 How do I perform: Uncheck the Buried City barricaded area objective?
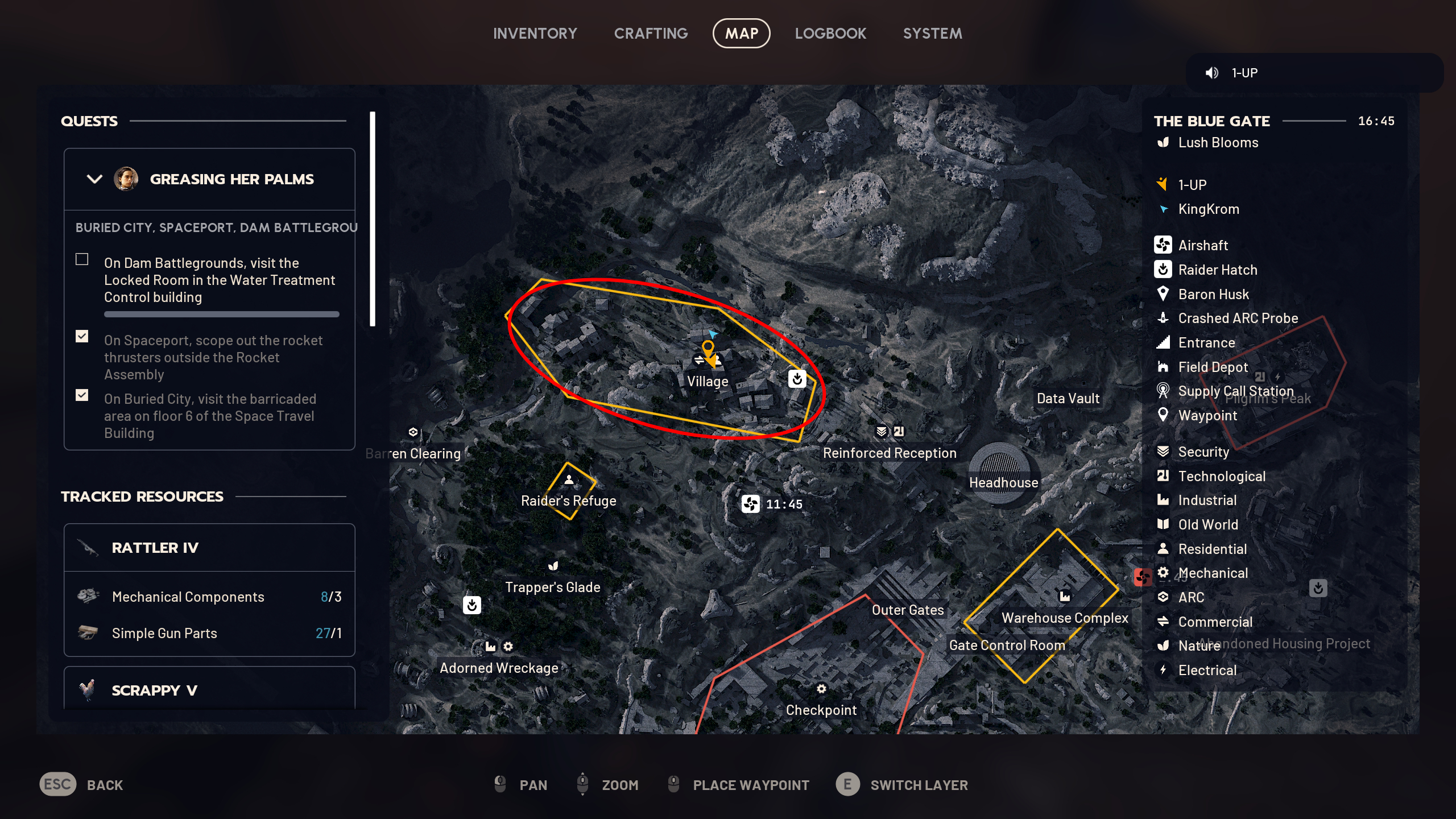[x=81, y=395]
